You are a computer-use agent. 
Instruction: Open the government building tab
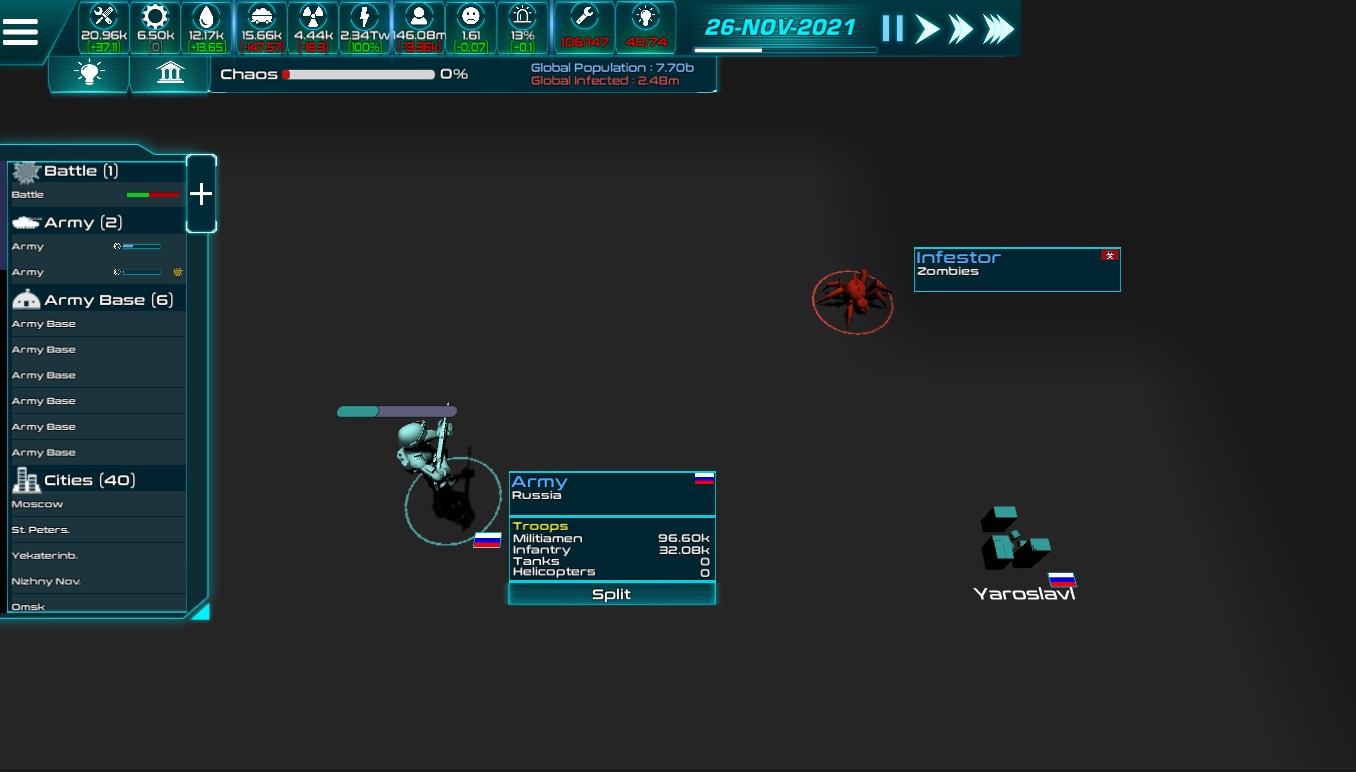[x=170, y=73]
